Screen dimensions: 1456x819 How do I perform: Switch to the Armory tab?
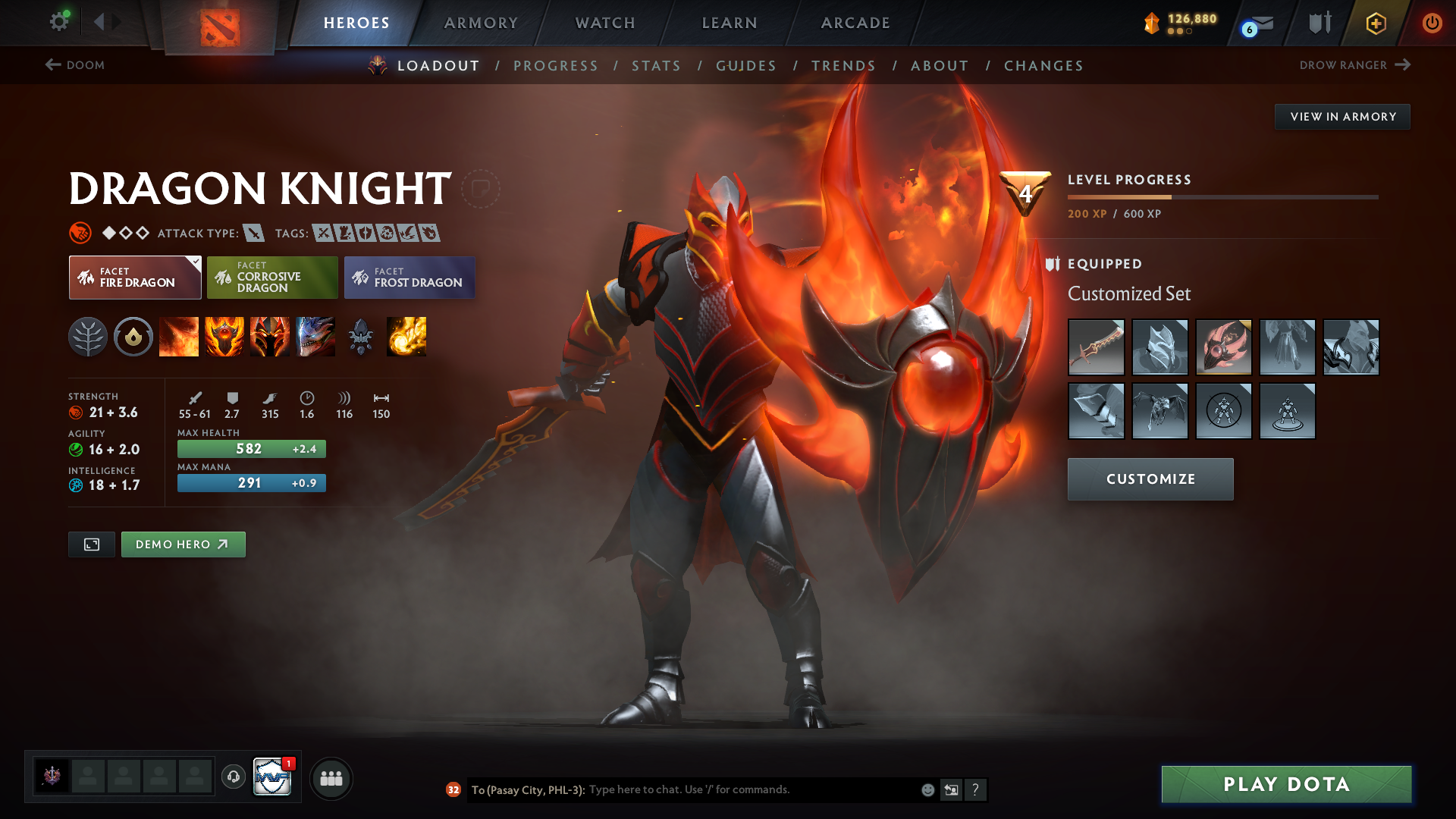tap(481, 23)
